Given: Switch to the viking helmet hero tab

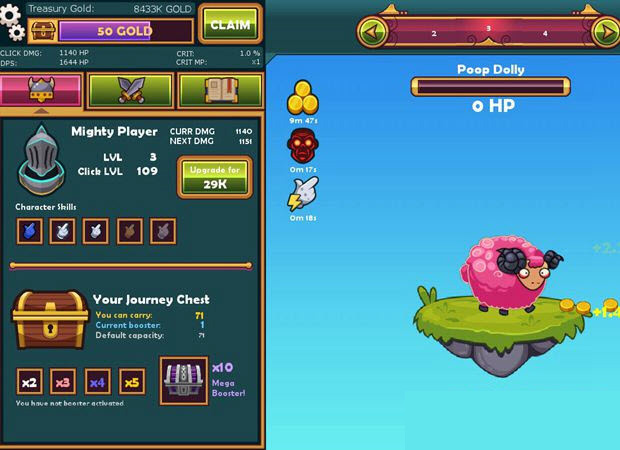Looking at the screenshot, I should click(x=41, y=91).
